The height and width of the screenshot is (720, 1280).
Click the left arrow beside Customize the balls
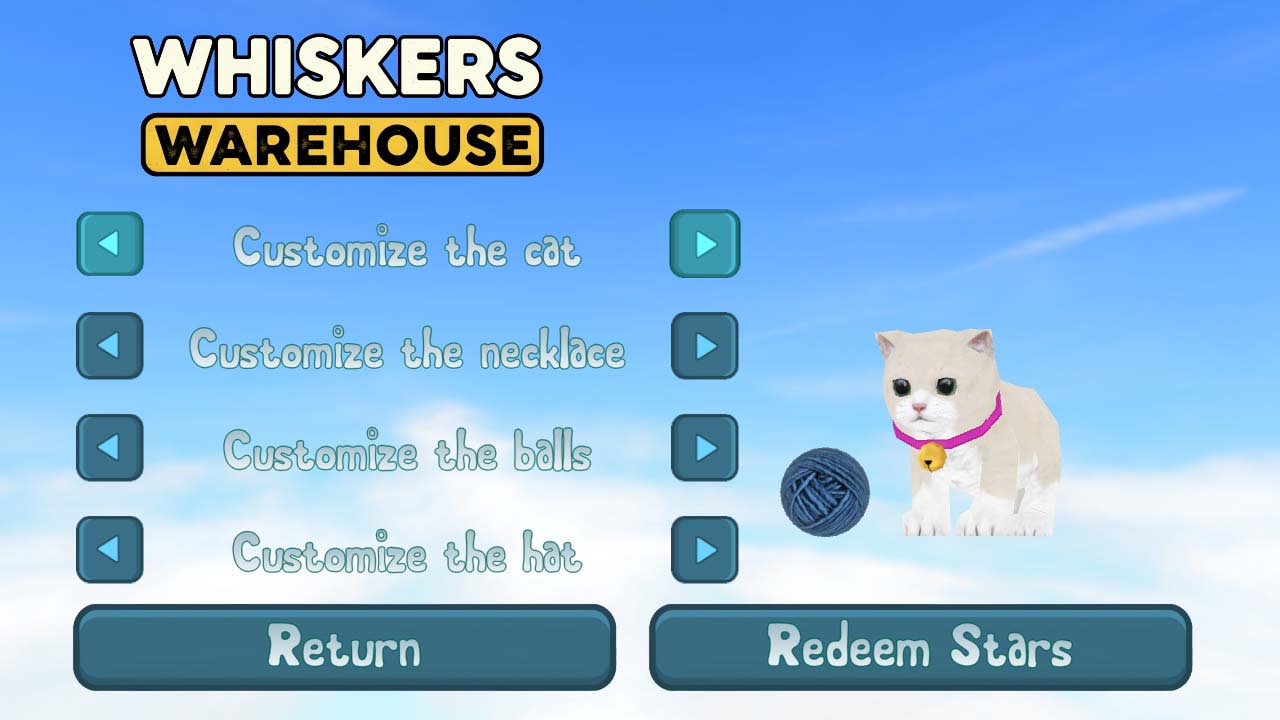coord(109,447)
